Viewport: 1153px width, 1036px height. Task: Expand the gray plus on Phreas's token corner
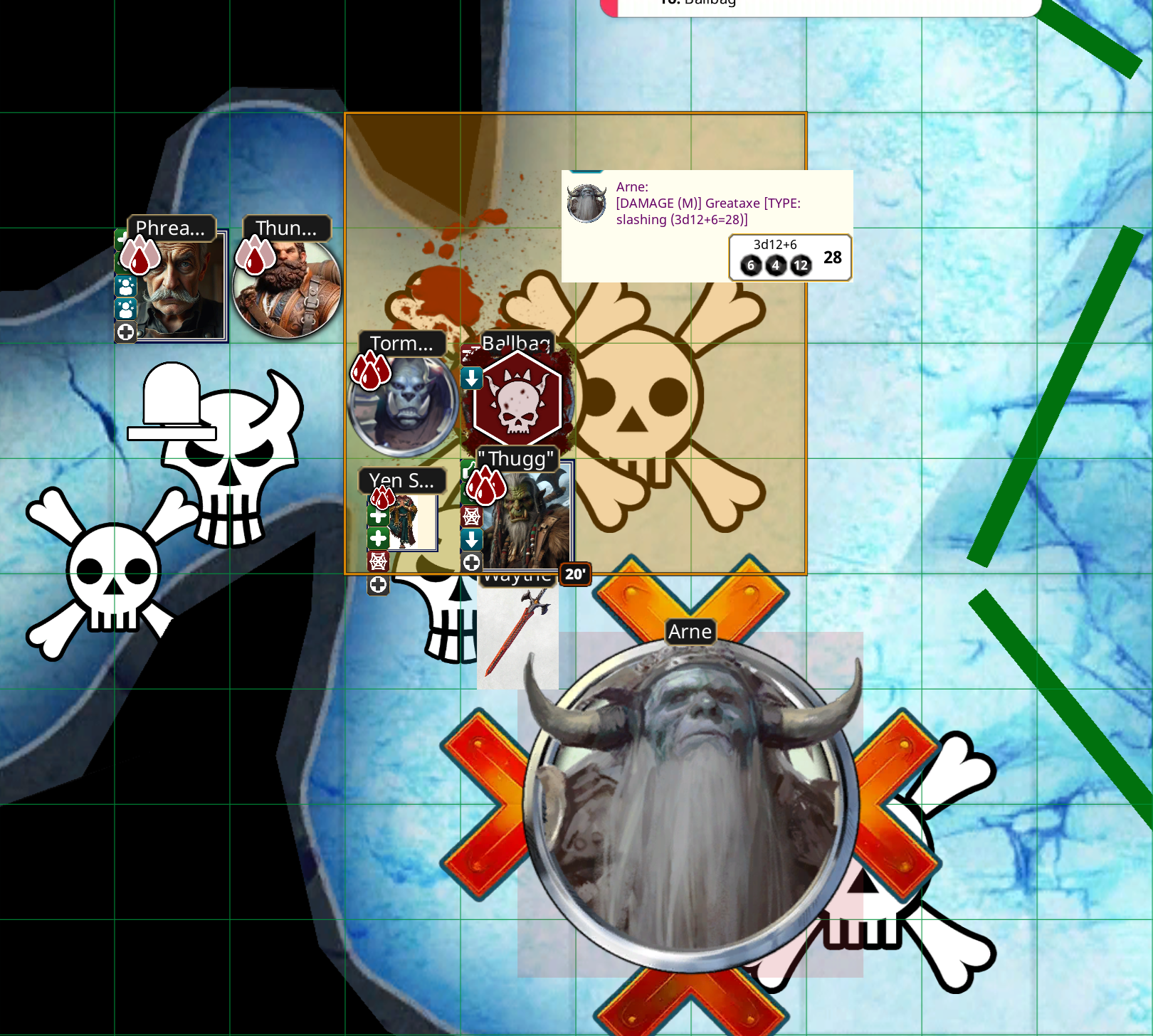[x=125, y=332]
